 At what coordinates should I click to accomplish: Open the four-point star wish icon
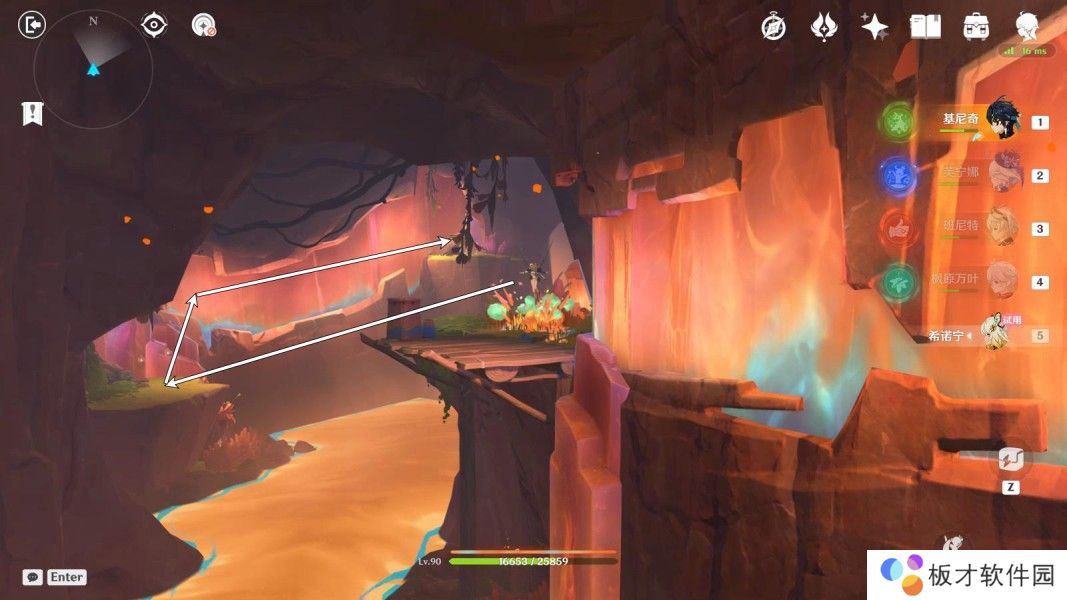(875, 27)
